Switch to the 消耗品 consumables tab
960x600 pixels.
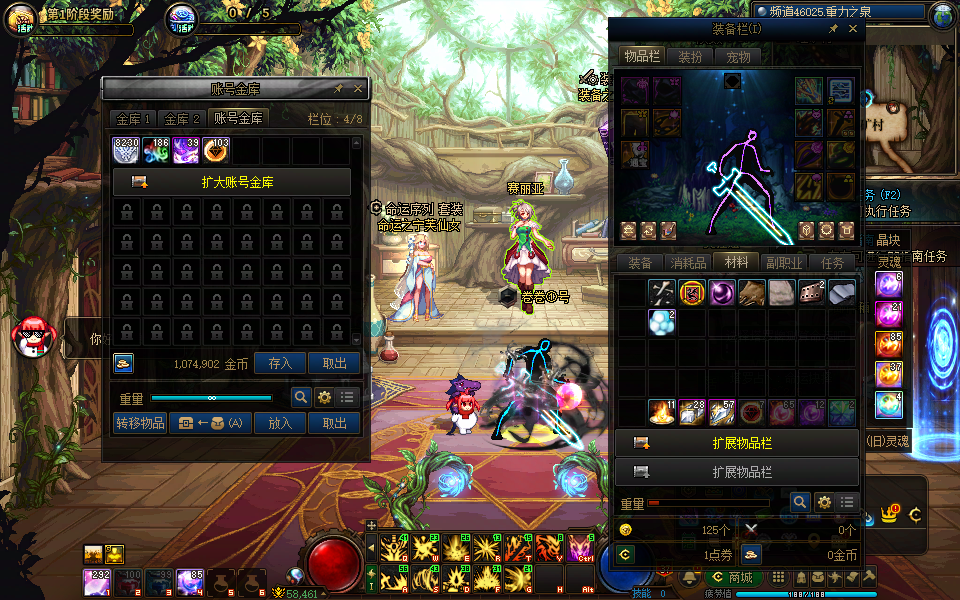click(x=688, y=263)
